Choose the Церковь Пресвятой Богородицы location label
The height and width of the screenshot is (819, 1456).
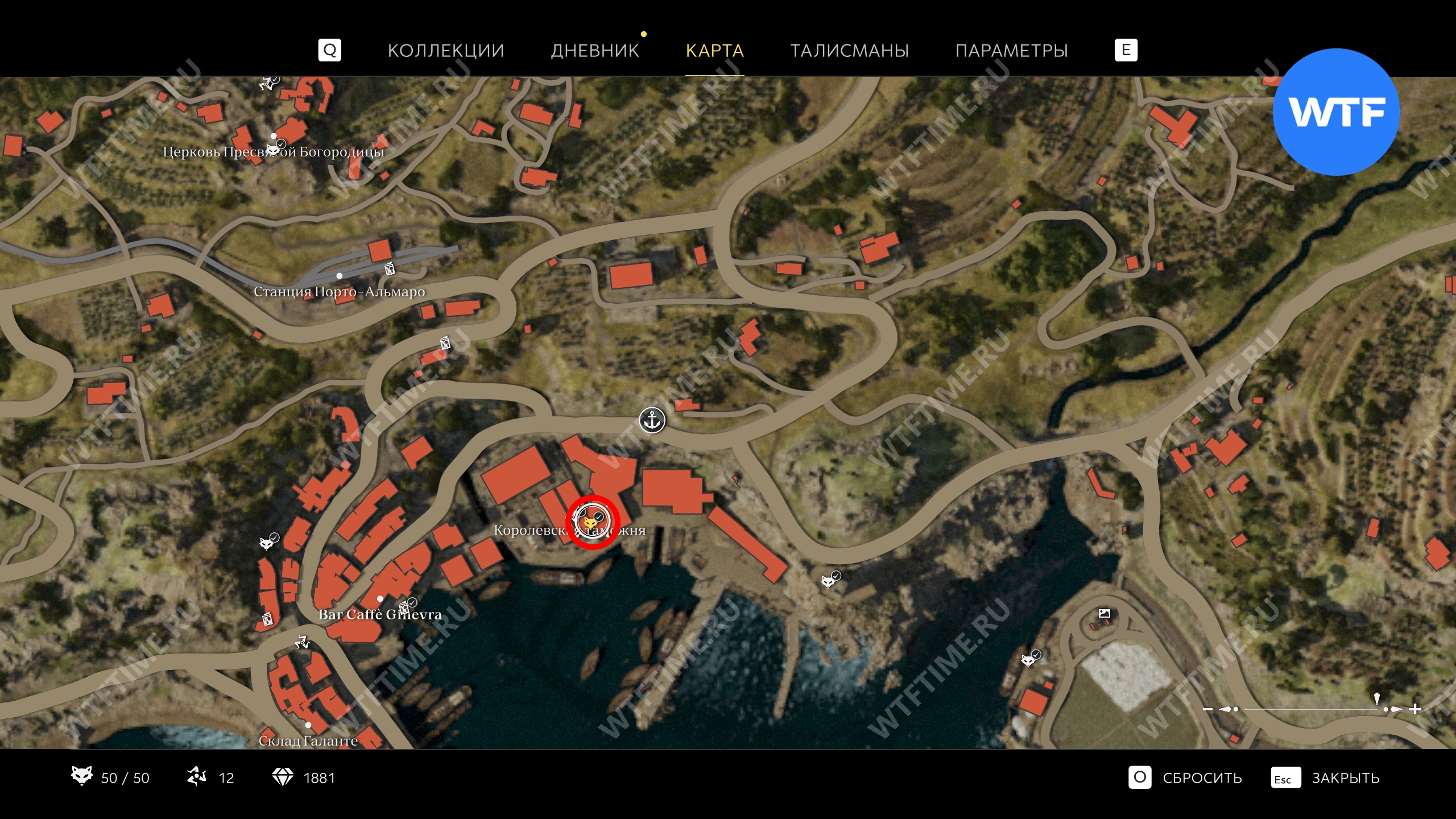[x=273, y=152]
